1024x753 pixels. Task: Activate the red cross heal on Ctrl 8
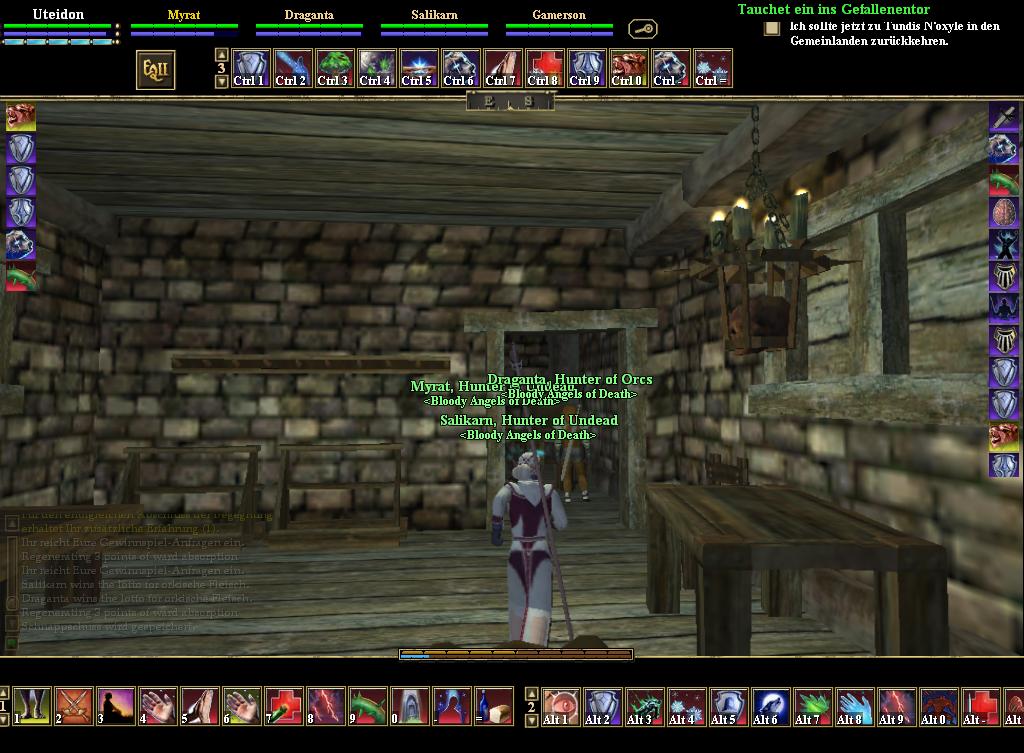(544, 68)
